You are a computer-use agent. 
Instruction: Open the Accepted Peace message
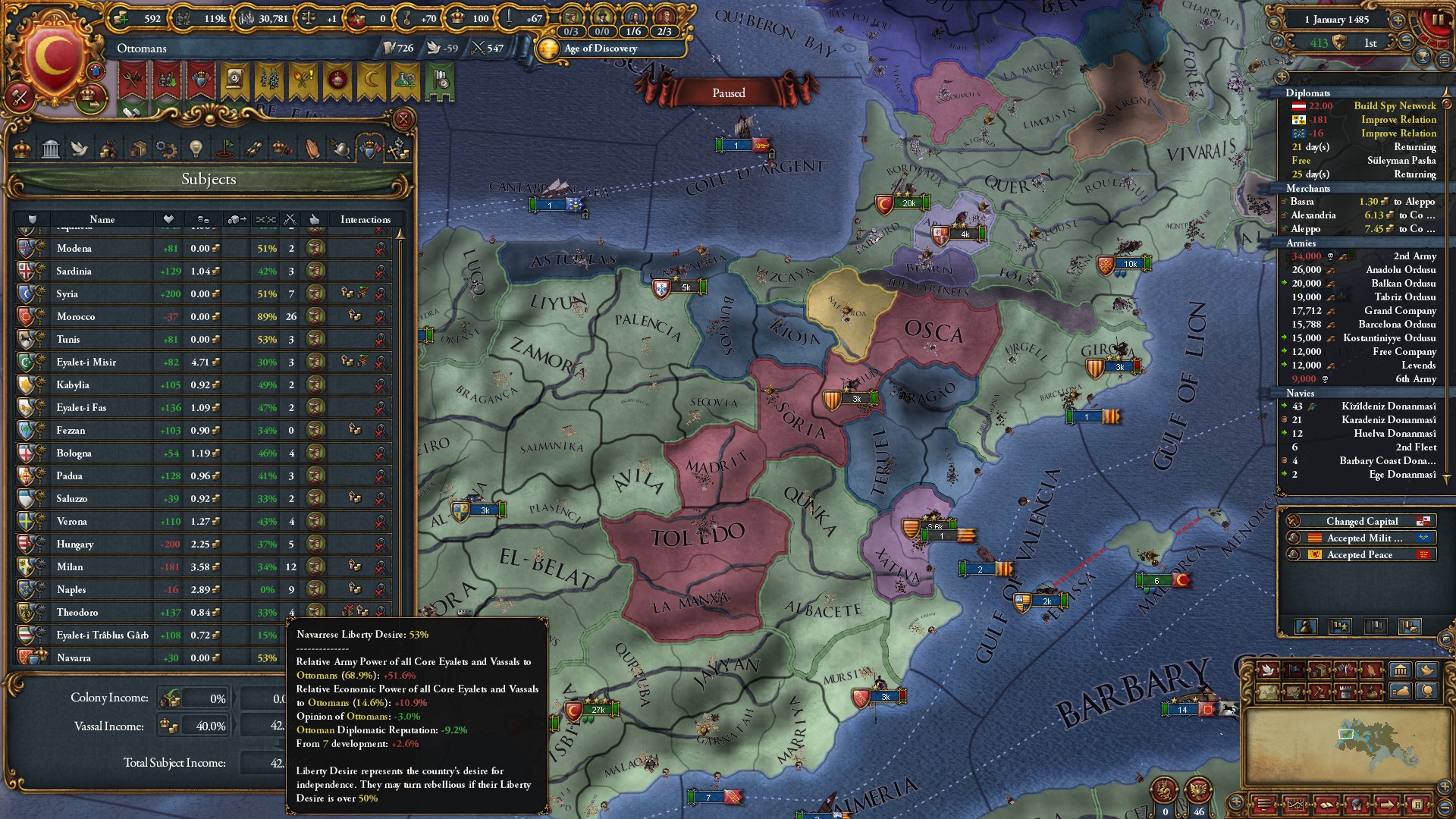(1359, 554)
